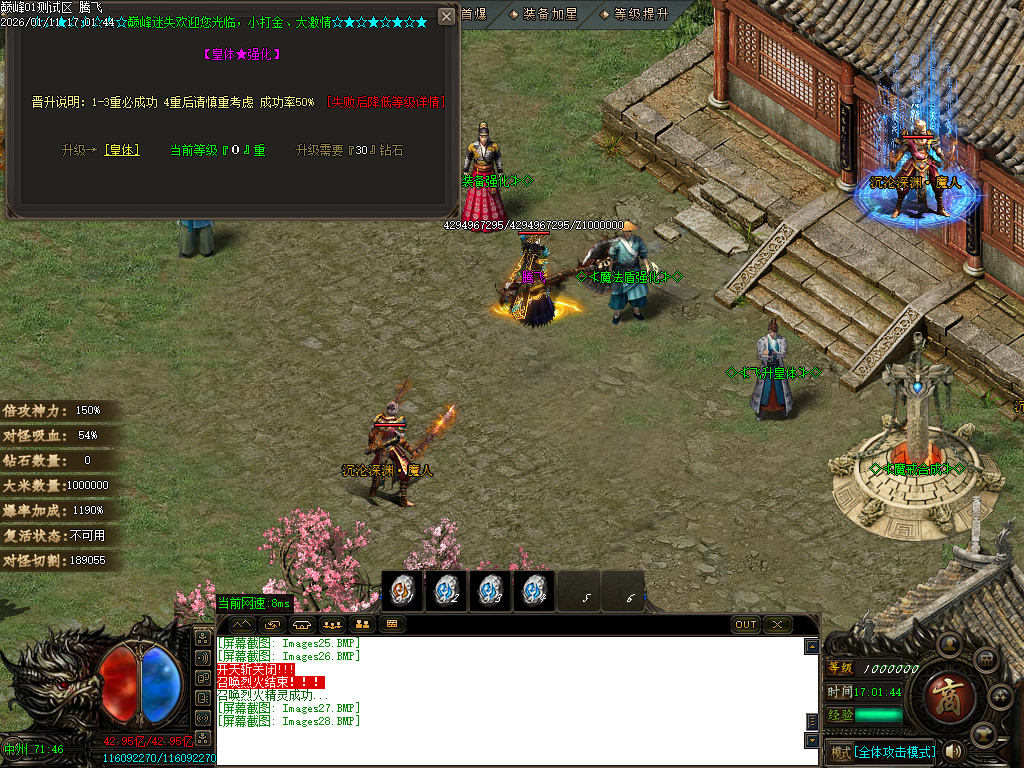Toggle the sound speaker button

coord(954,751)
